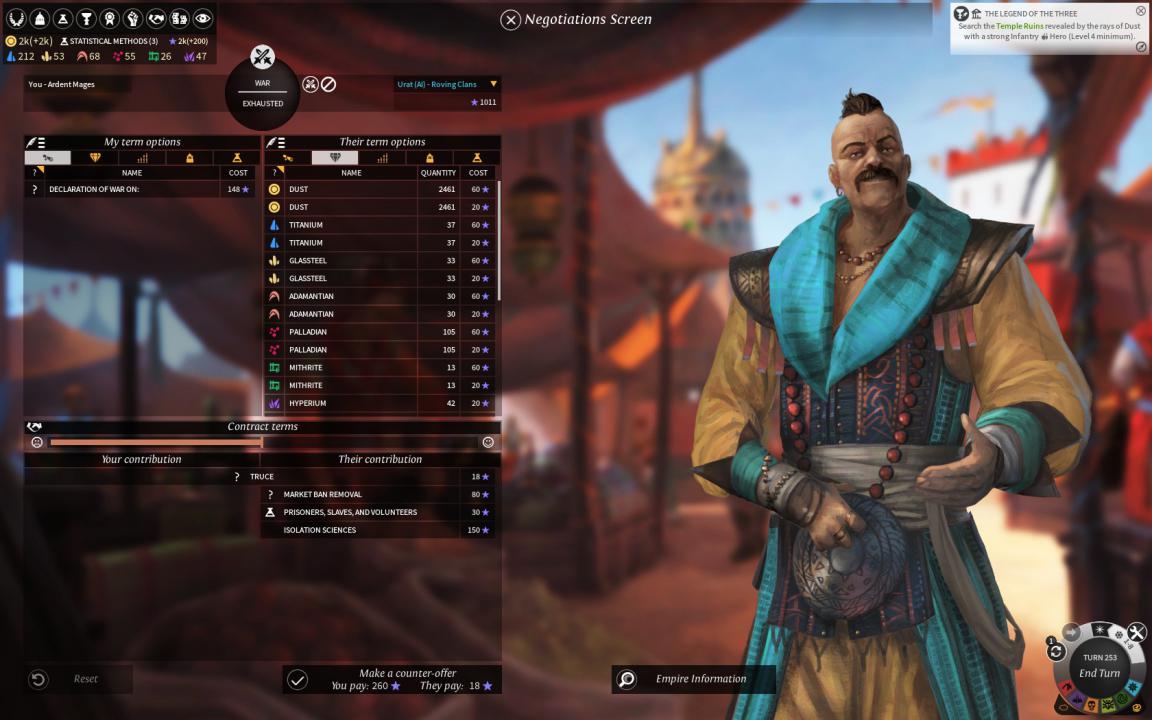Close the Negotiations Screen

click(510, 19)
